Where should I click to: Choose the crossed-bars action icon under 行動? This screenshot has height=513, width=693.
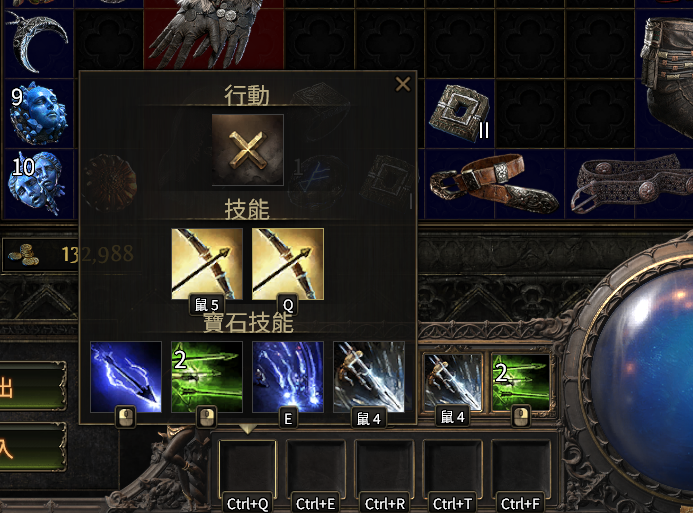coord(247,150)
